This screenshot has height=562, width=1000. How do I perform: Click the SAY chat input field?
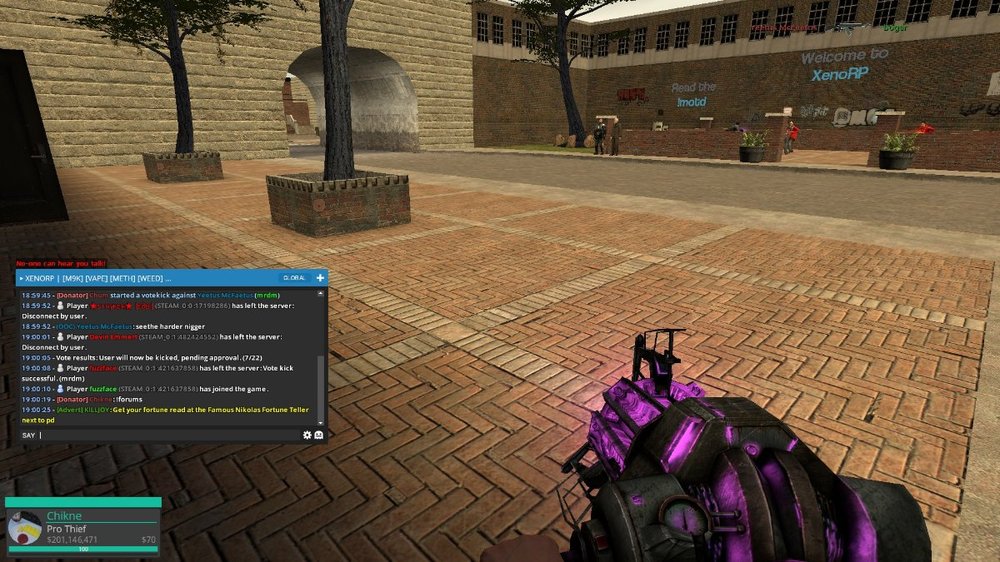point(168,435)
